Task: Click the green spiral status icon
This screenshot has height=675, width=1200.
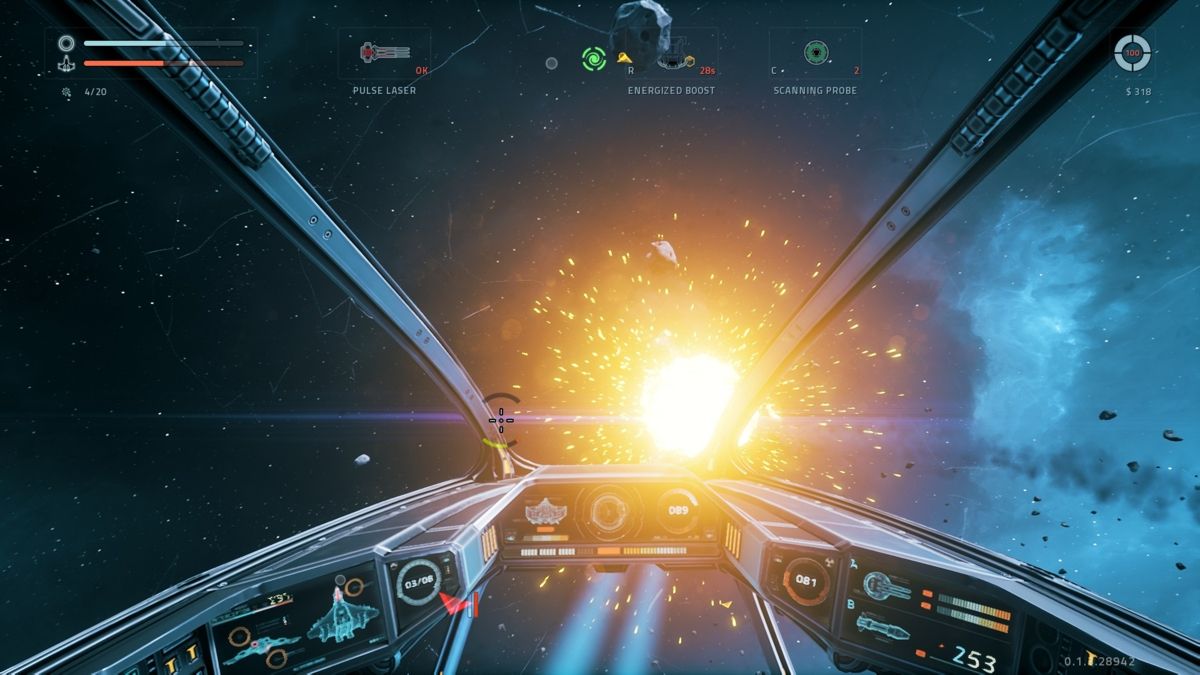Action: tap(594, 58)
